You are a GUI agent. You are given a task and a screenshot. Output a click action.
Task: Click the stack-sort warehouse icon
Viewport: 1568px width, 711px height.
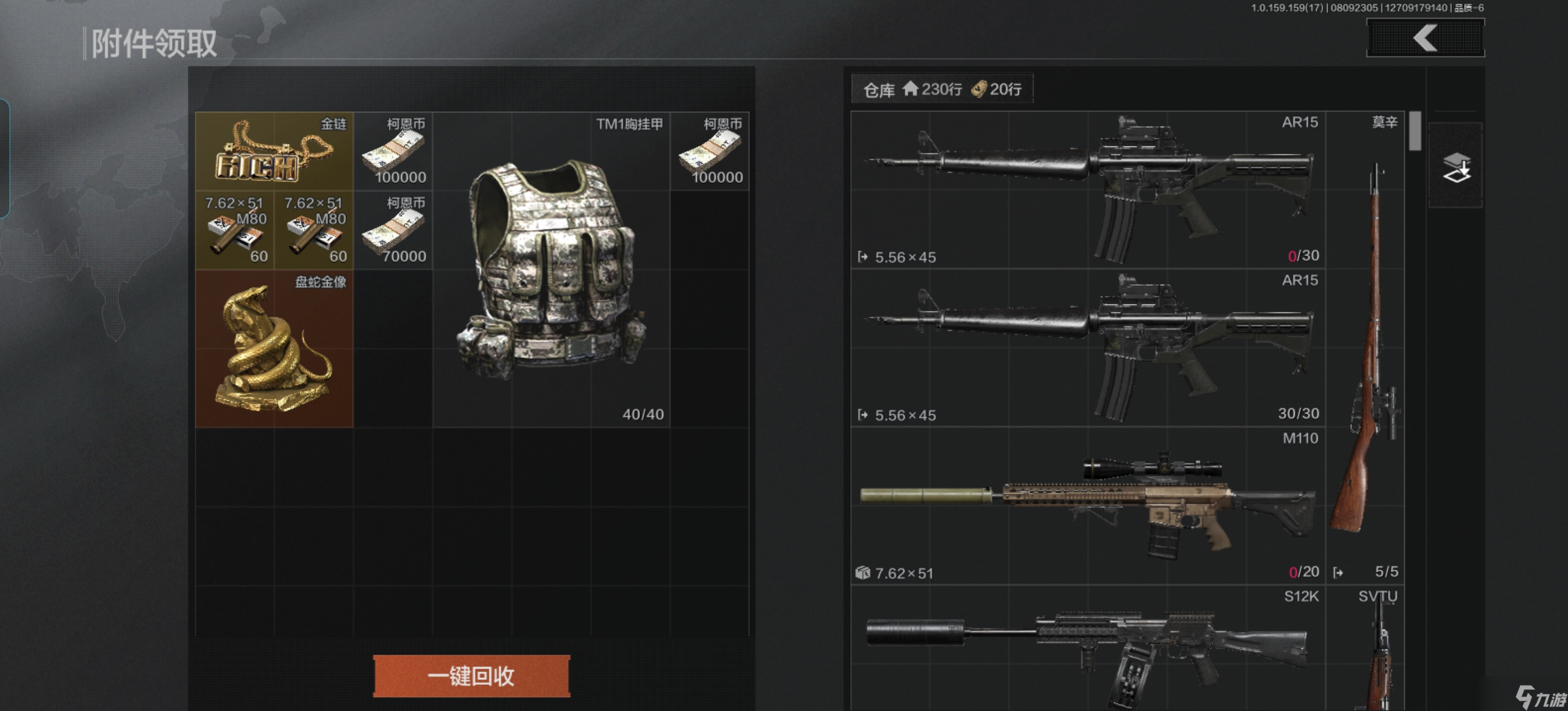click(1456, 167)
